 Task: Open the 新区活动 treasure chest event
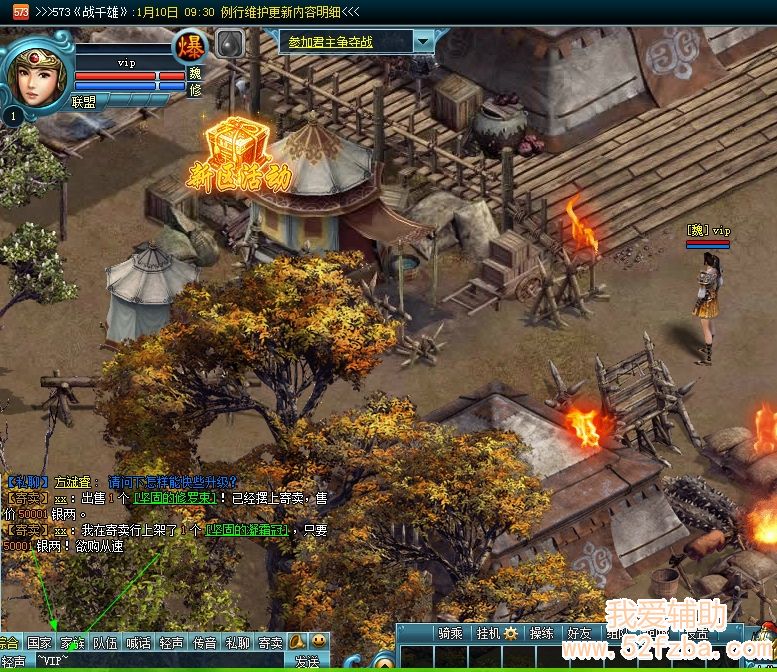[x=238, y=150]
